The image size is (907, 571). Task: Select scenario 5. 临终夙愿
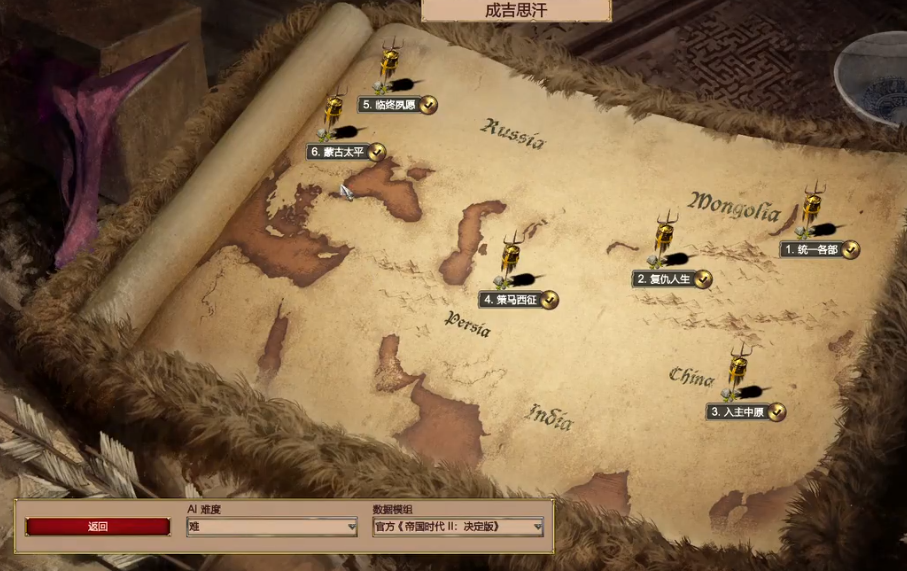(x=388, y=105)
